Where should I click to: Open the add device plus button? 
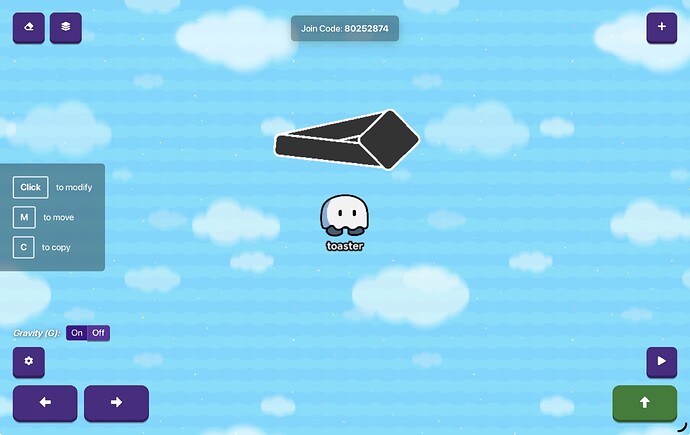click(x=661, y=27)
